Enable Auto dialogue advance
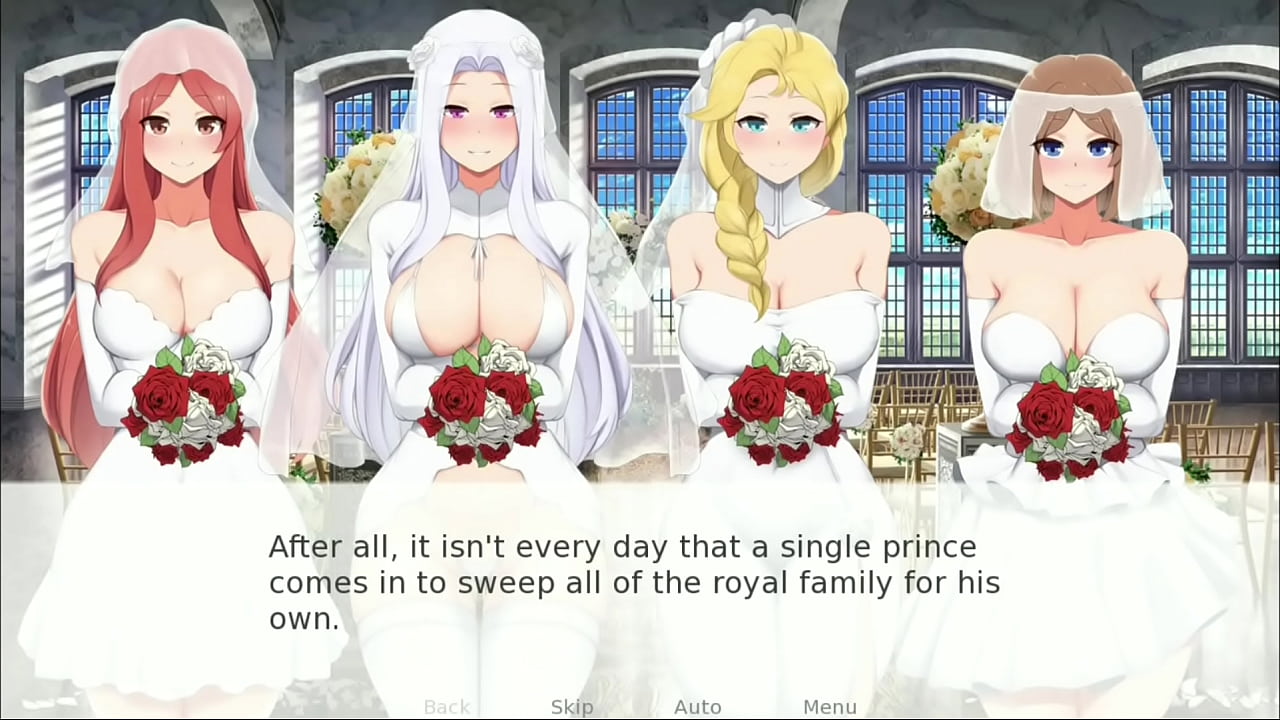 697,707
